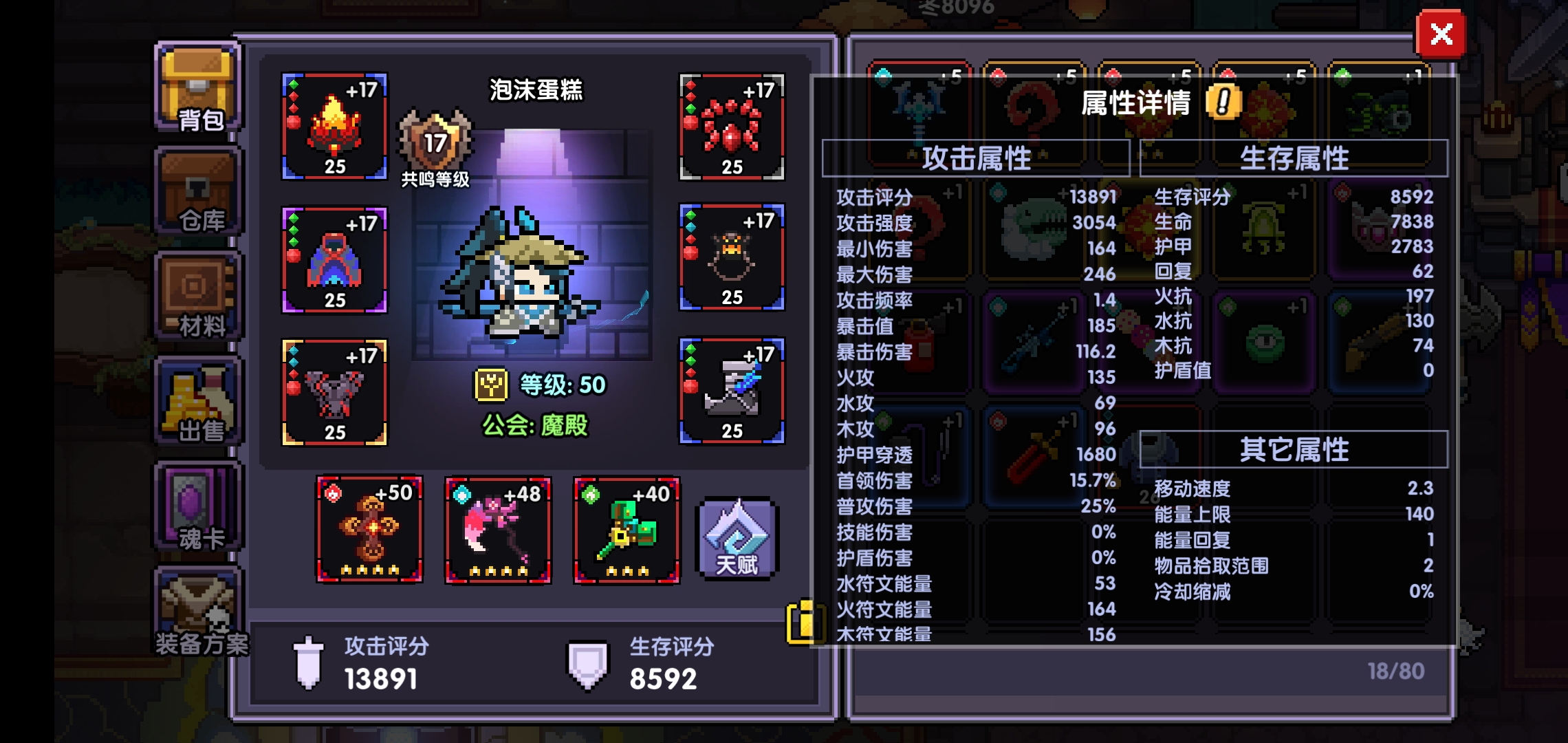1568x743 pixels.
Task: Expand the 其它属性 other stats section
Action: pos(1294,451)
